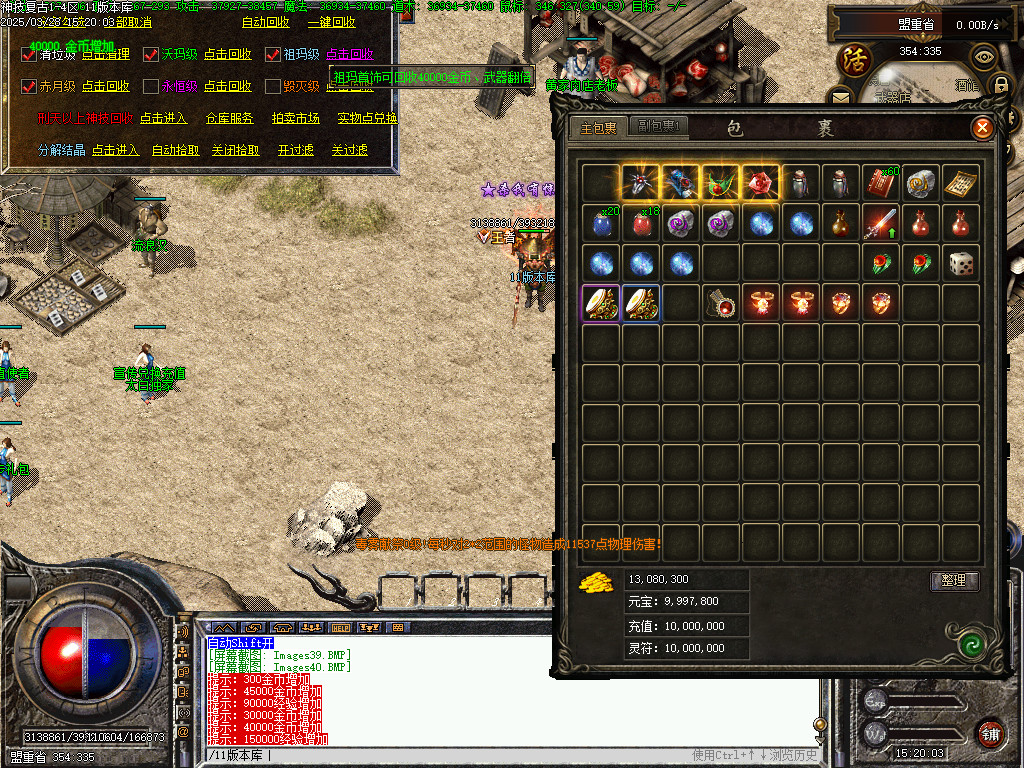Untick the 赤月级 checkbox
Image resolution: width=1024 pixels, height=768 pixels.
[29, 87]
